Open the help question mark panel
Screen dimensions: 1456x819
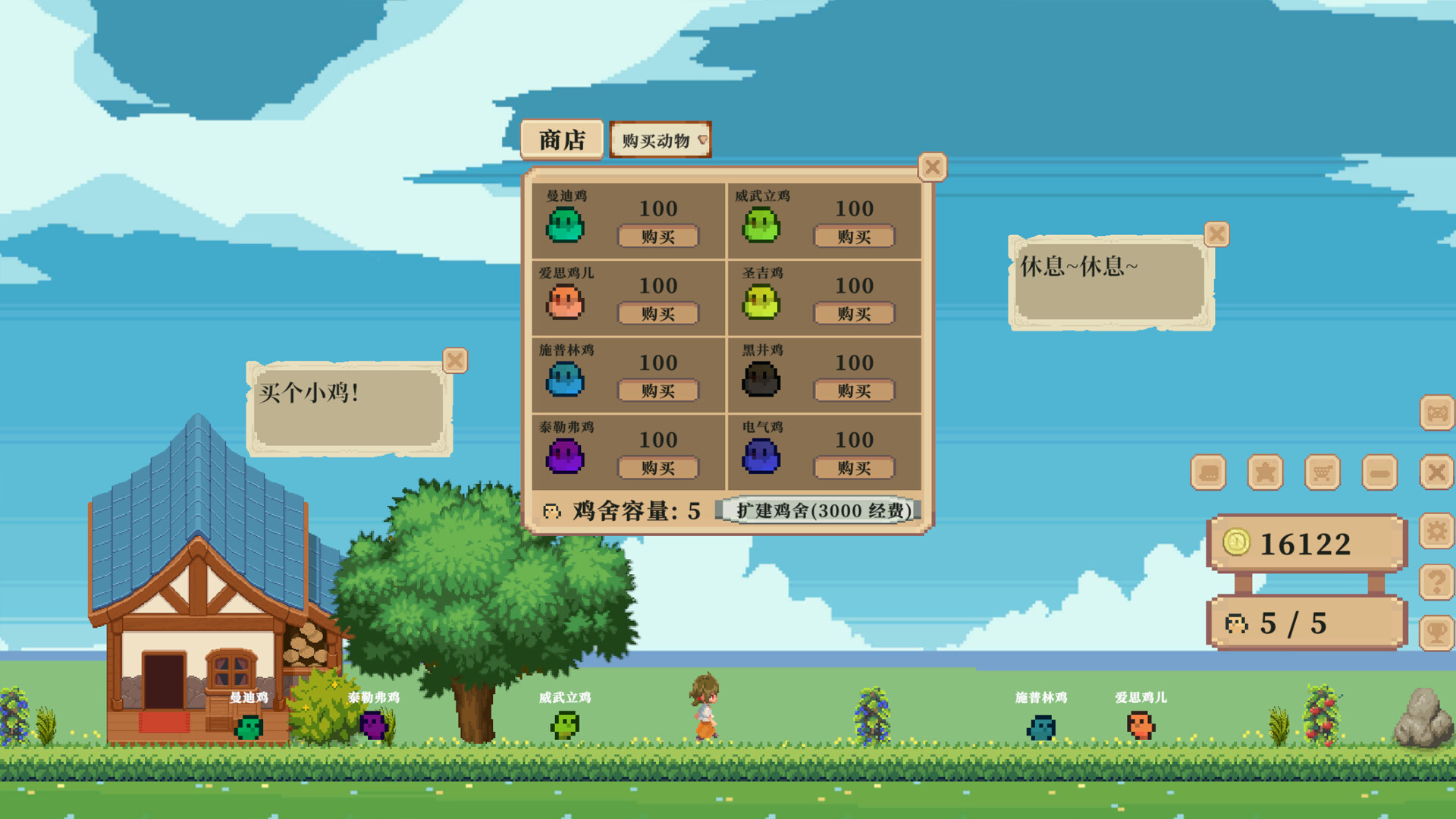click(x=1436, y=582)
